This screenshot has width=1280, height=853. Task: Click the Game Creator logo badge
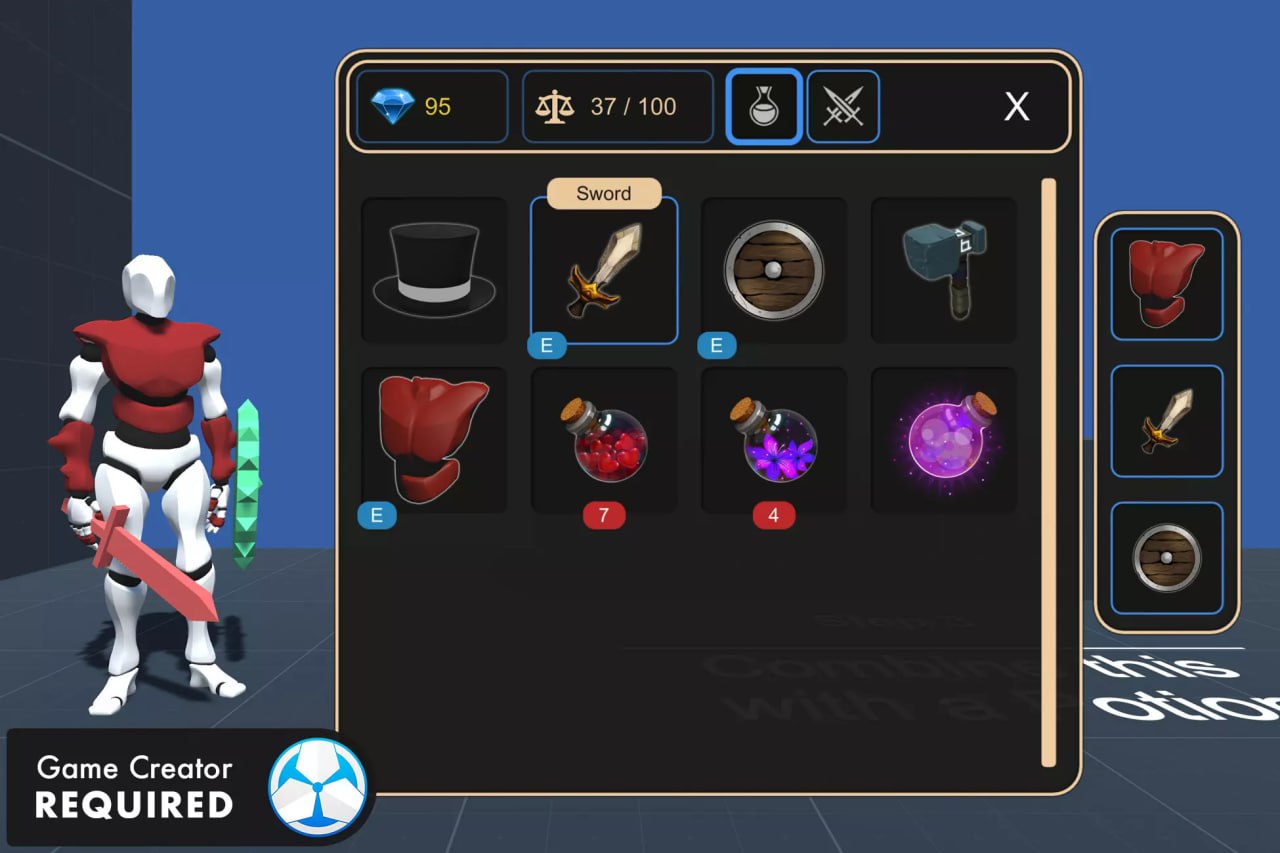pos(319,789)
